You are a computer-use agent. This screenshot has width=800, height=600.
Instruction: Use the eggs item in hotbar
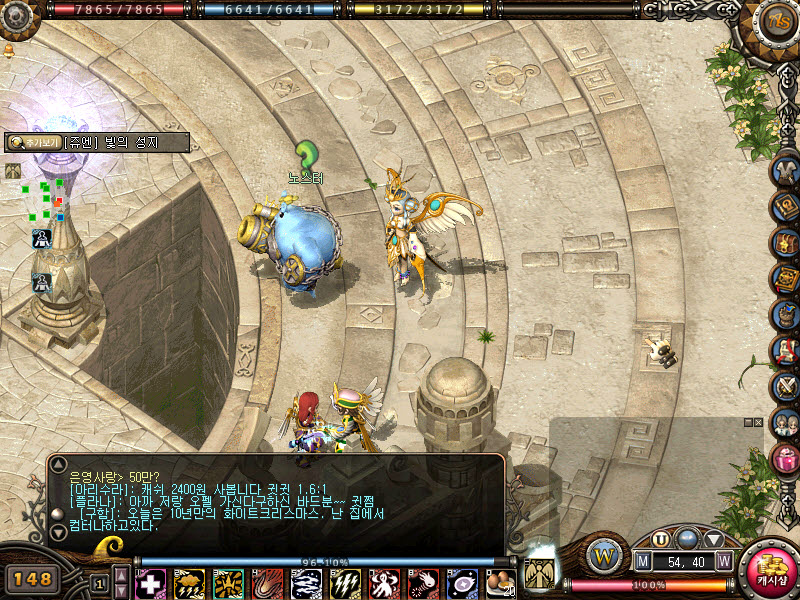(x=499, y=582)
